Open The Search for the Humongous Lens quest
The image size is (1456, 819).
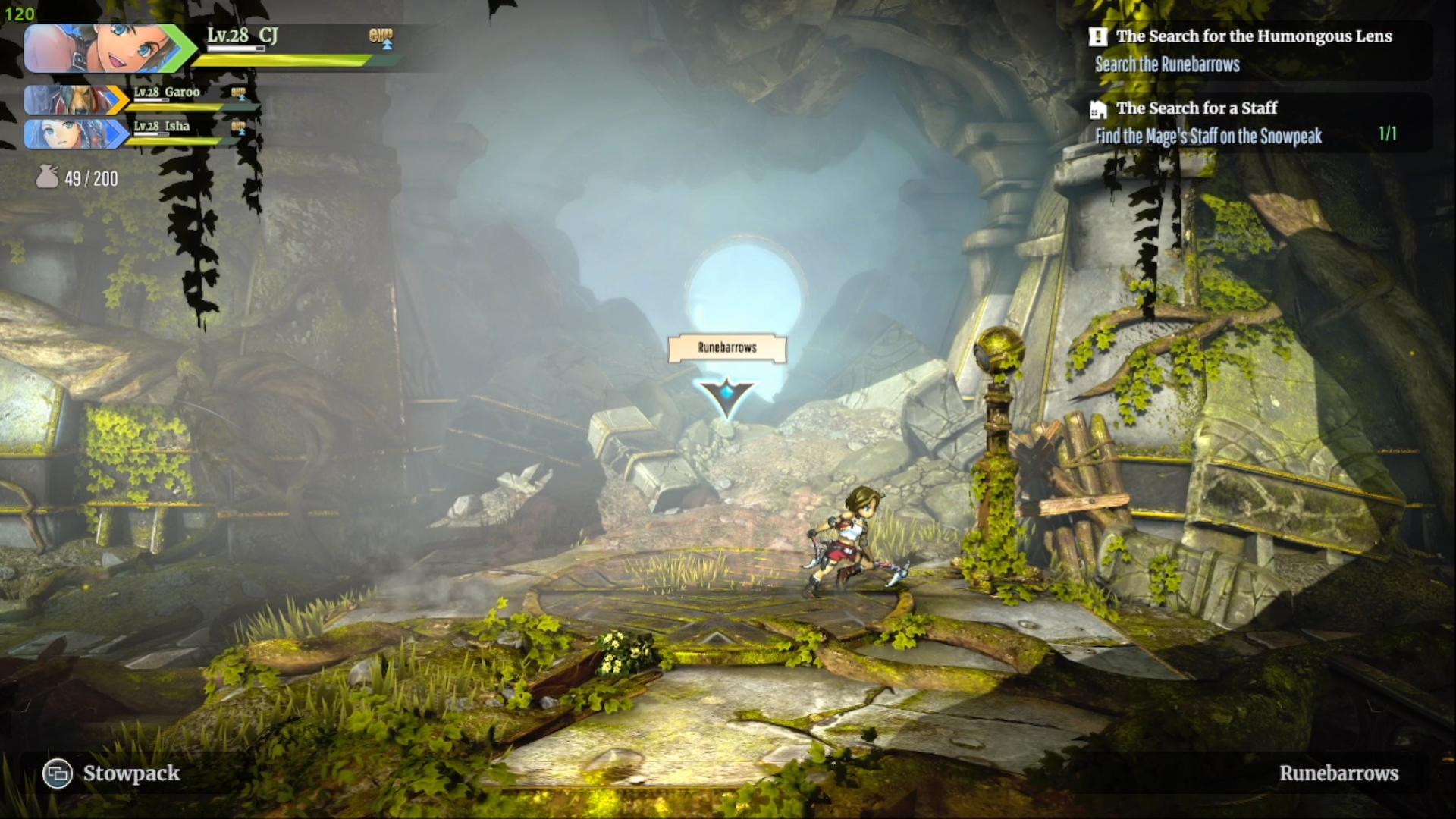pyautogui.click(x=1253, y=36)
